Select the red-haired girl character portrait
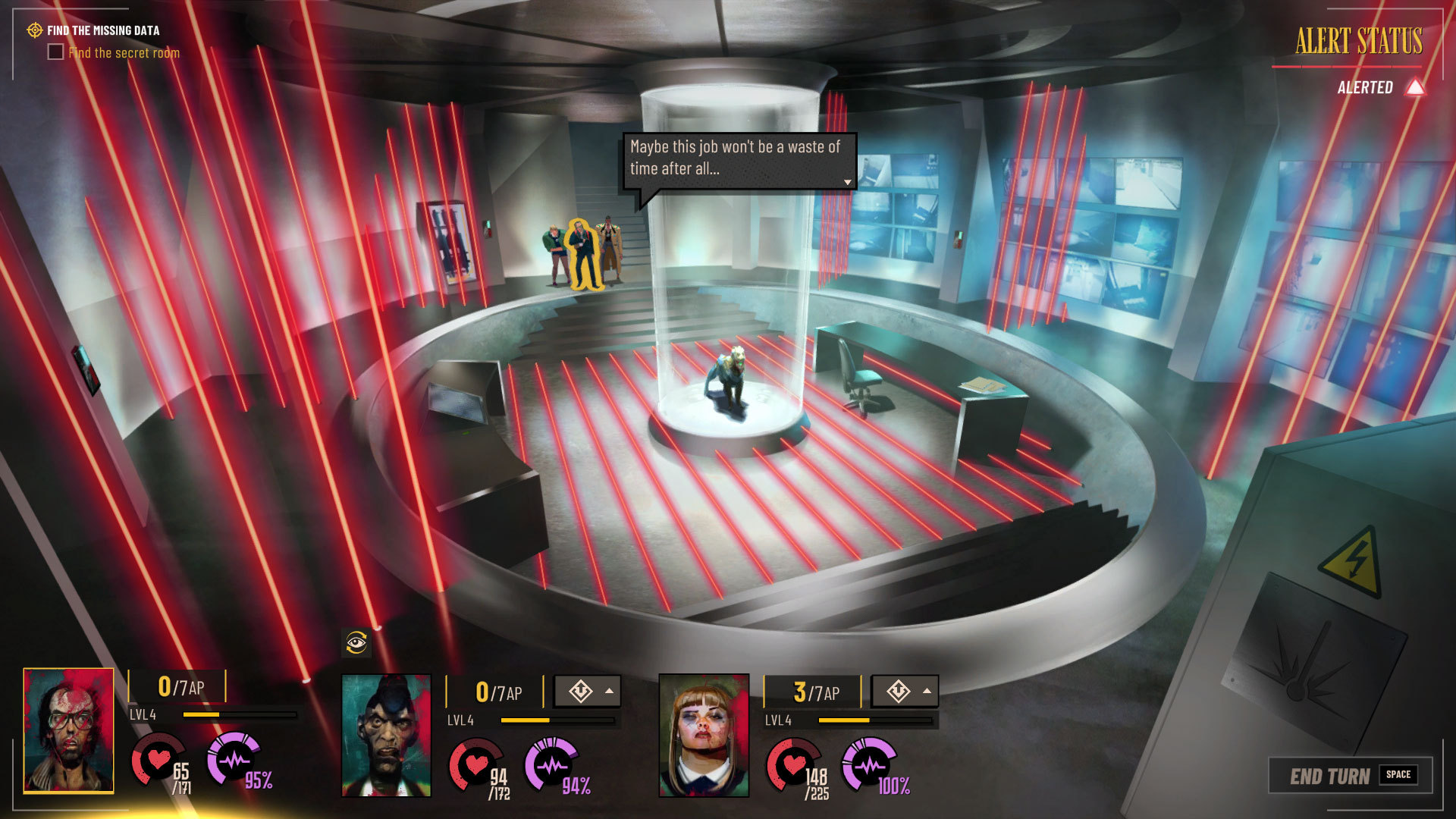 click(704, 736)
